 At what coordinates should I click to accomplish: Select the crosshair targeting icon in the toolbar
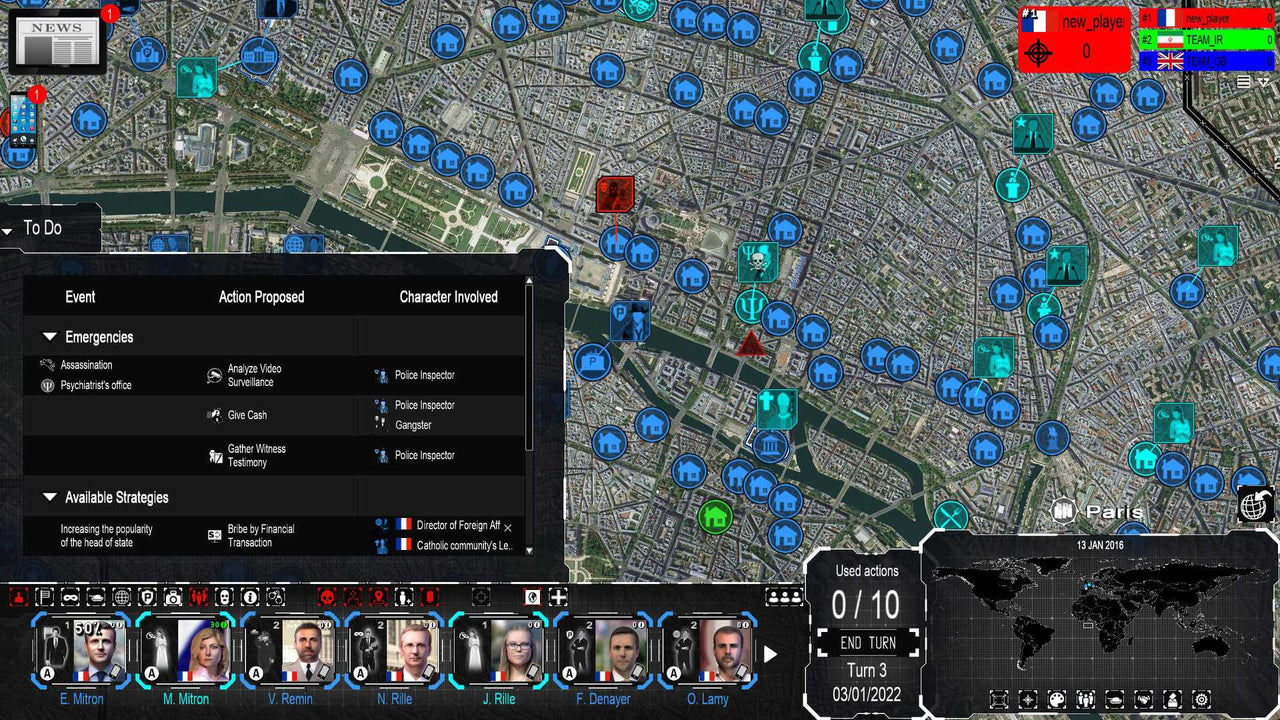pos(481,597)
